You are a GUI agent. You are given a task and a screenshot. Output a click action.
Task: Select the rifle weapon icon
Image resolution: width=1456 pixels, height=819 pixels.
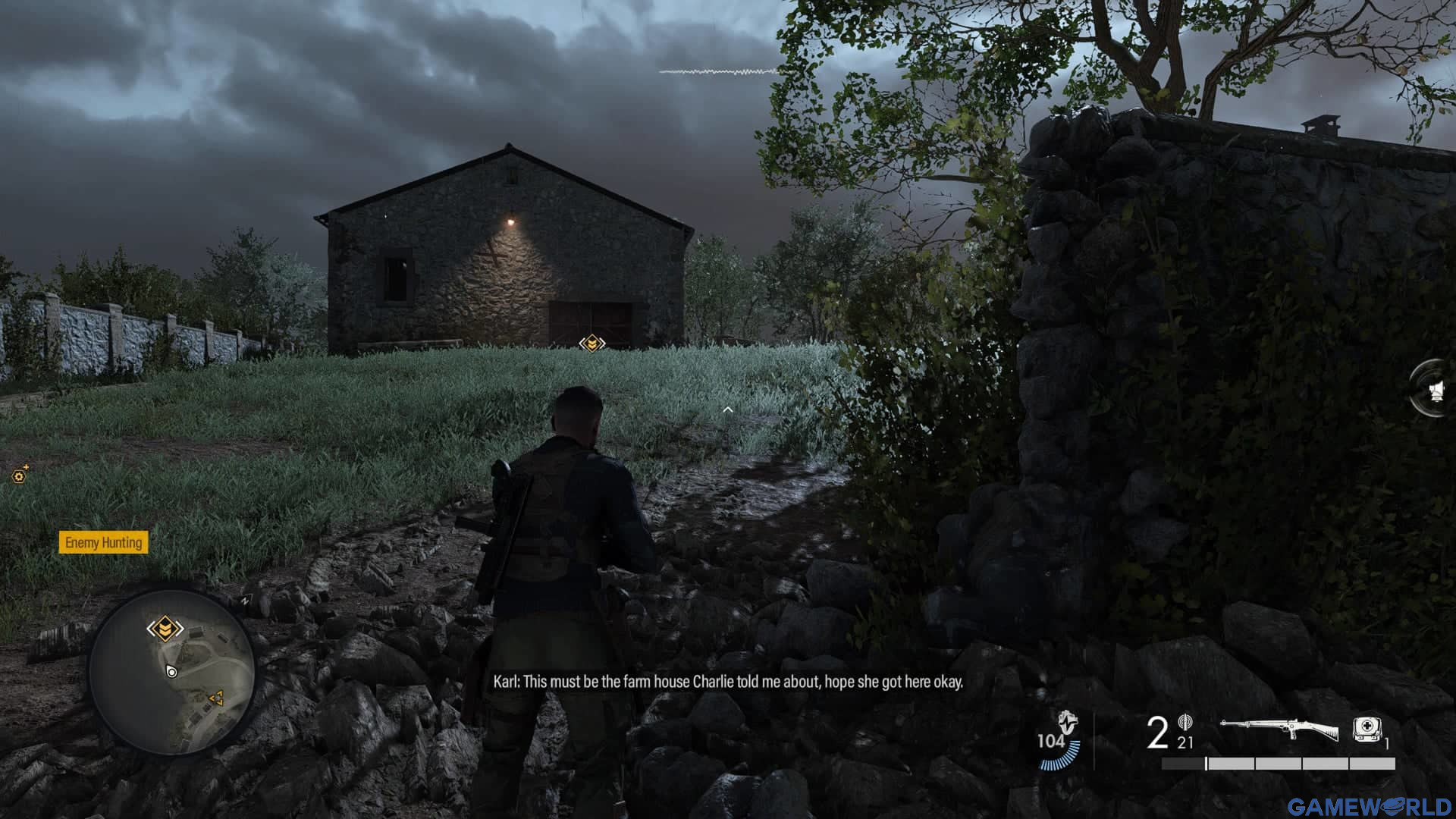tap(1279, 730)
